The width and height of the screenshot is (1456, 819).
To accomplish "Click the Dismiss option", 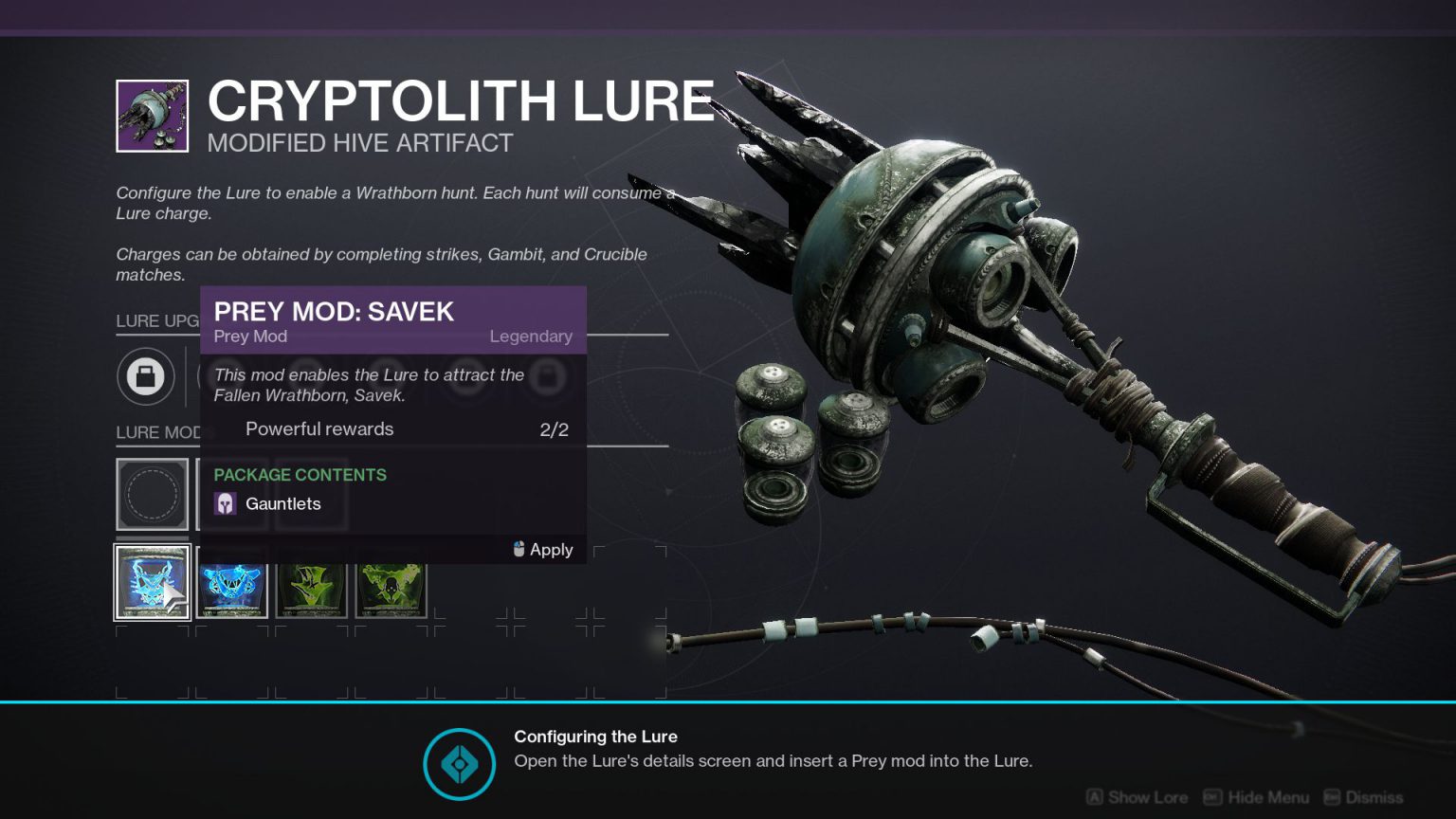I will (x=1374, y=797).
